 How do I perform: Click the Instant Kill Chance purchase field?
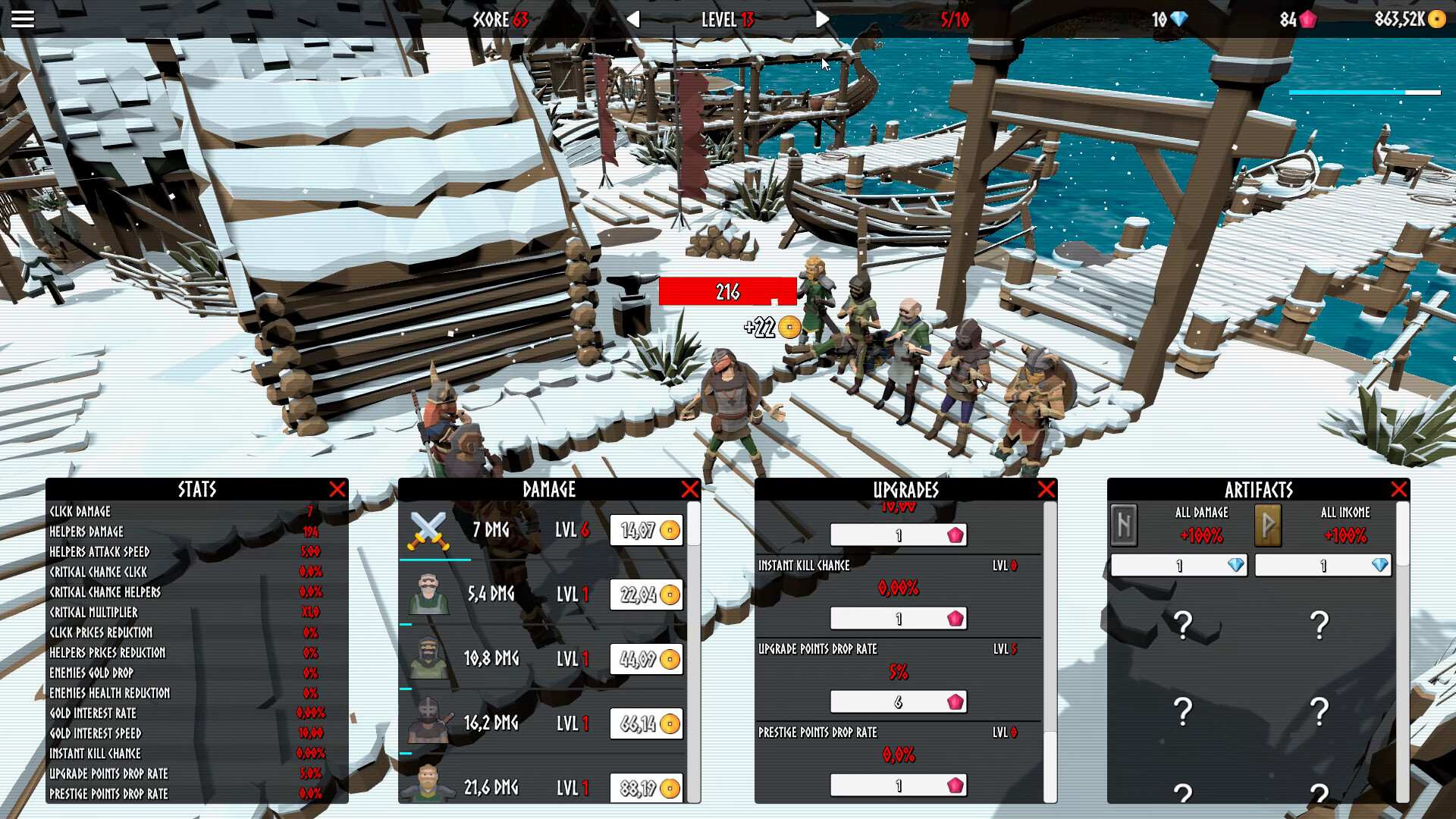[899, 618]
